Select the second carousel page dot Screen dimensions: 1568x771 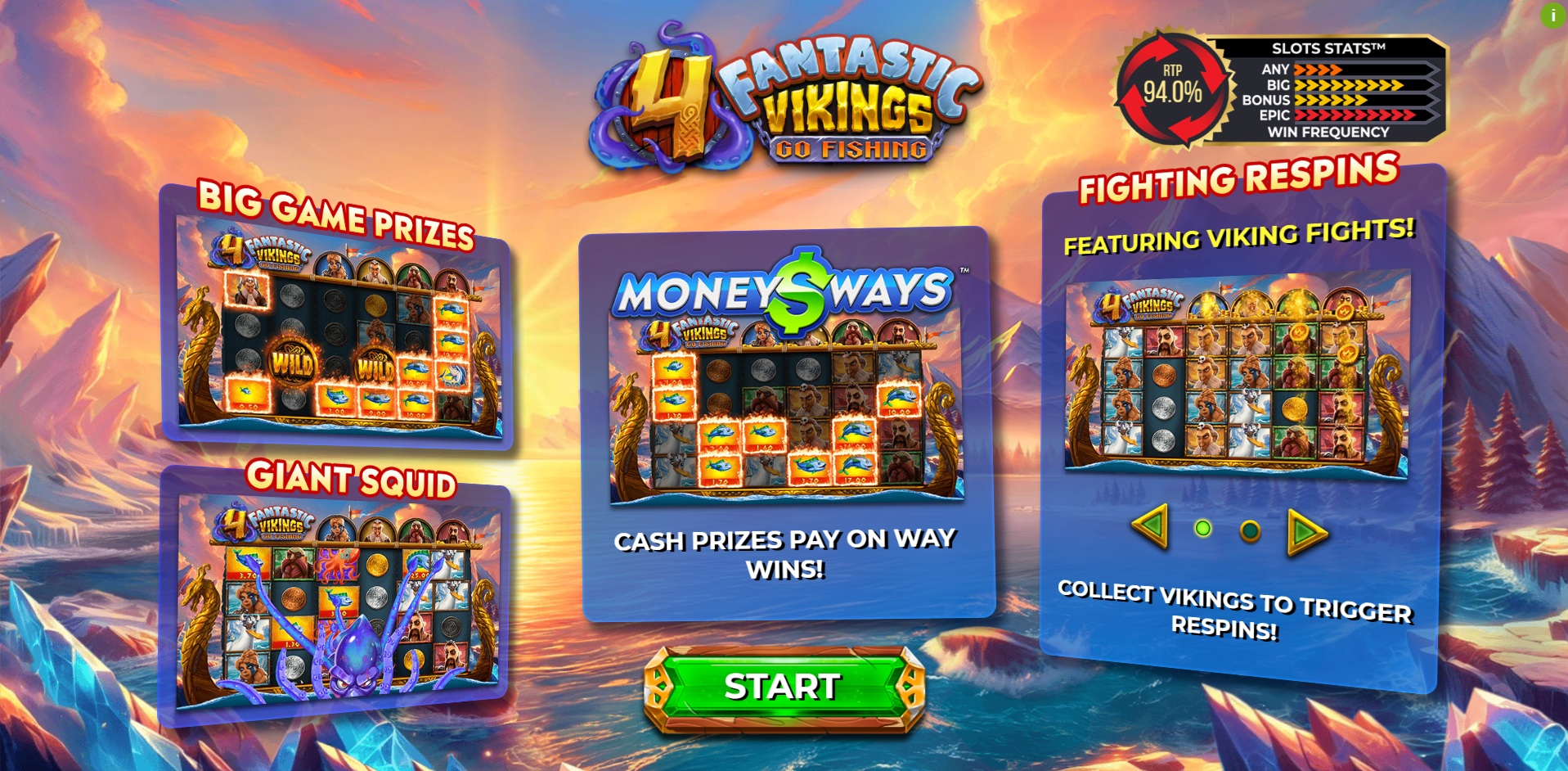(1249, 531)
